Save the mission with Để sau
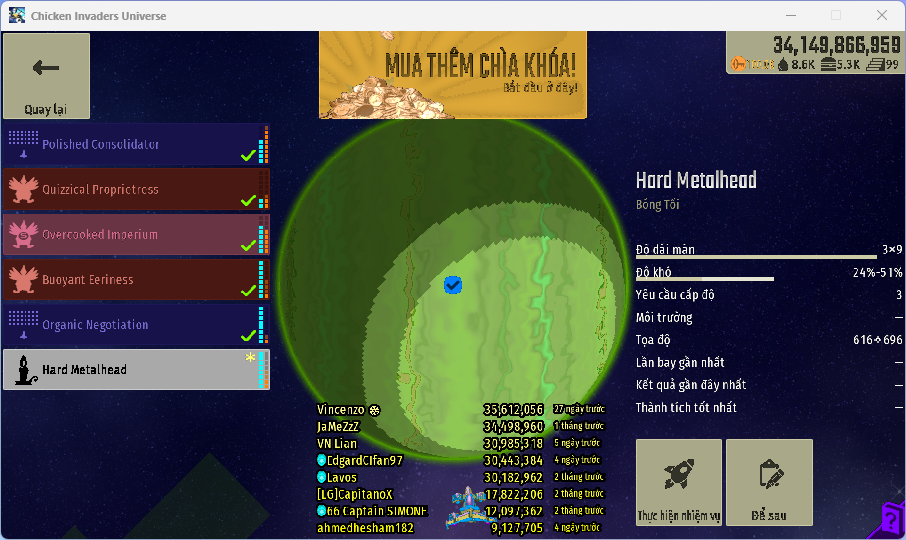906x540 pixels. 769,482
